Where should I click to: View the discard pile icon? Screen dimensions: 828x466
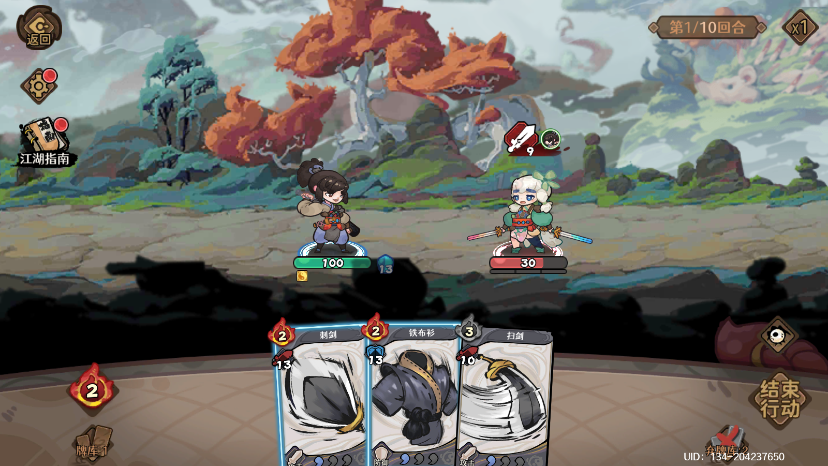pos(727,443)
